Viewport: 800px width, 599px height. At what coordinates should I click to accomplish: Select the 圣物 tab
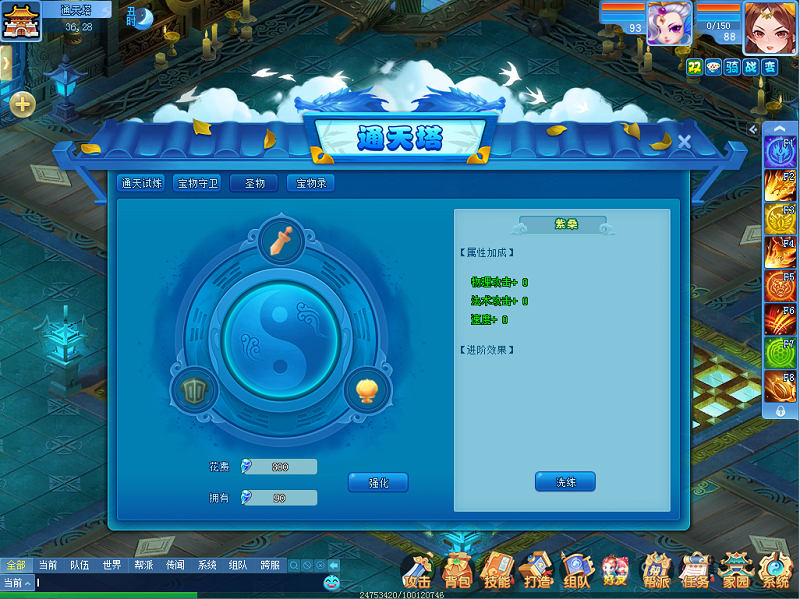(x=254, y=183)
